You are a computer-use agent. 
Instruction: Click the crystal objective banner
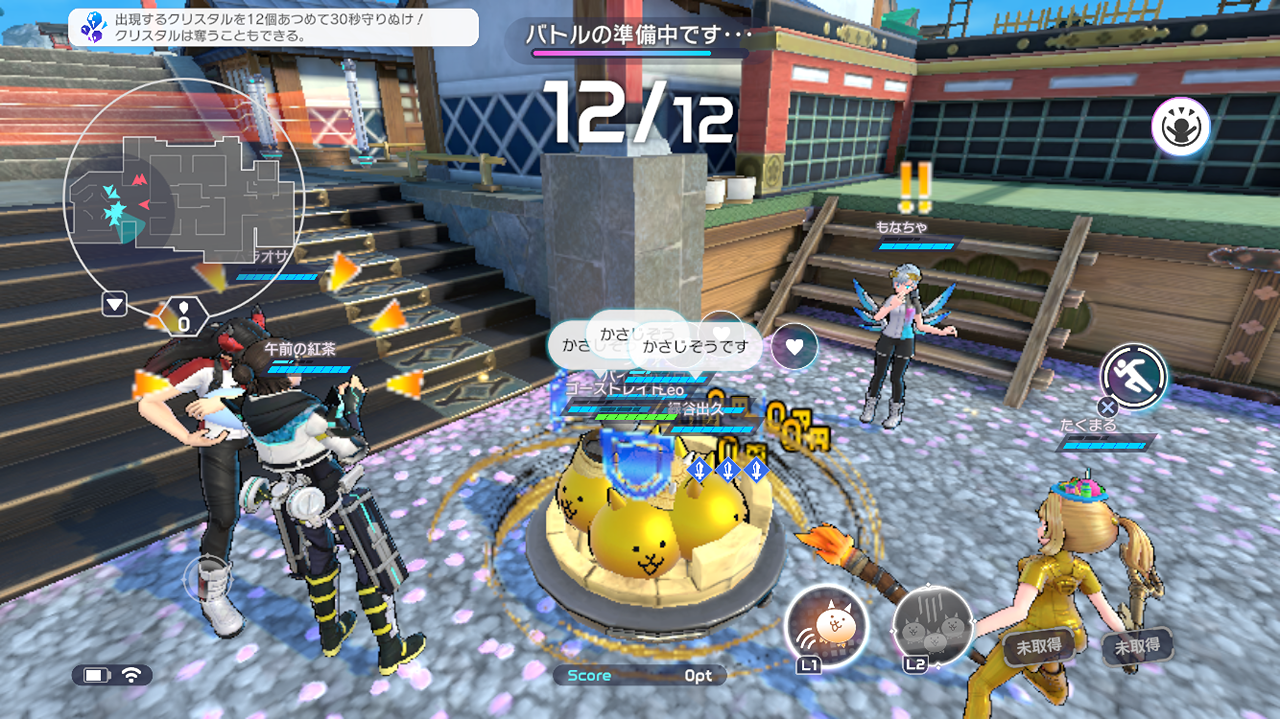(x=273, y=27)
